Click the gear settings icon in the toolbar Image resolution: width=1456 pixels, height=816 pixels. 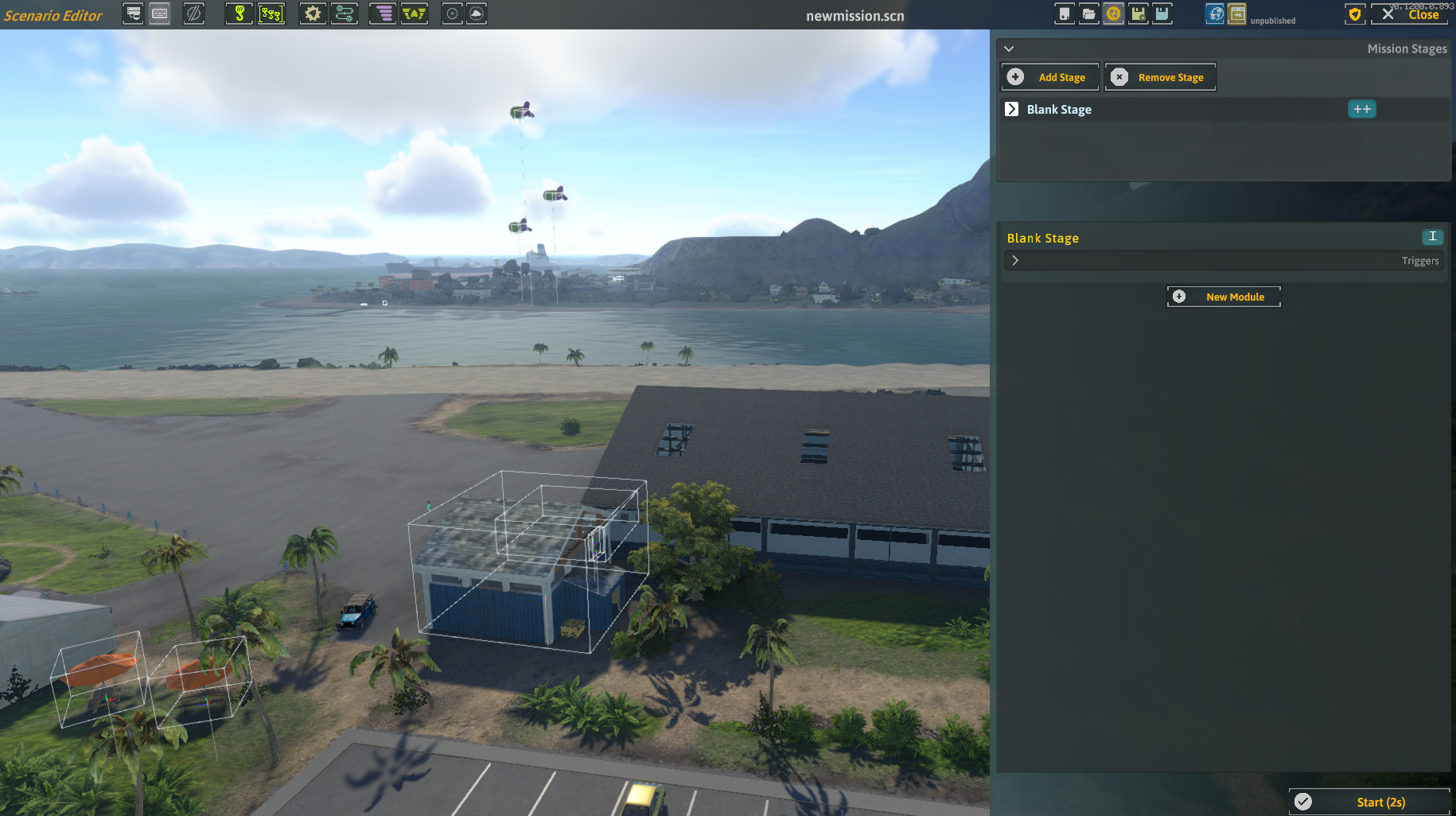pyautogui.click(x=312, y=14)
